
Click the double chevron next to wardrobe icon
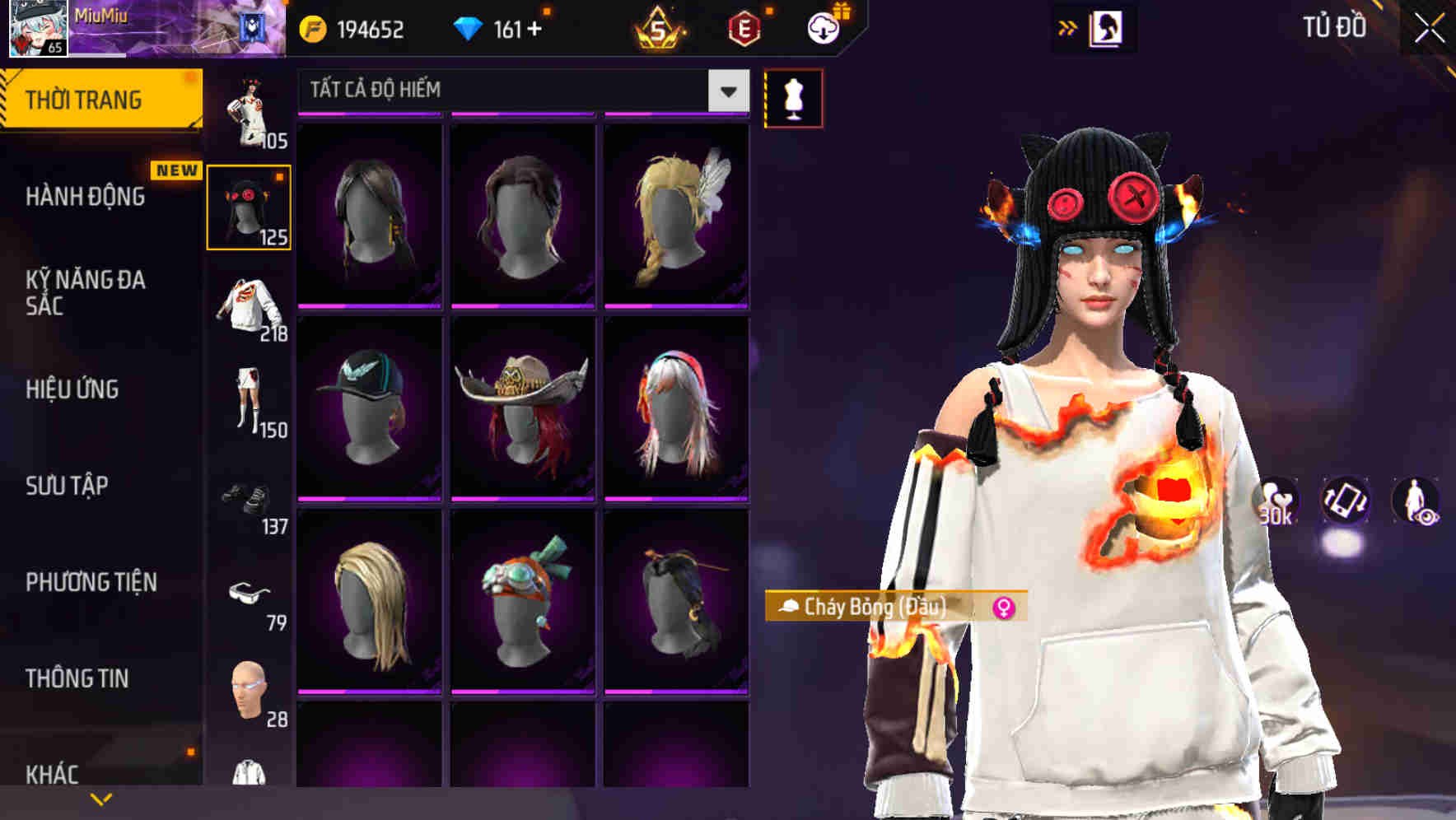coord(1068,27)
